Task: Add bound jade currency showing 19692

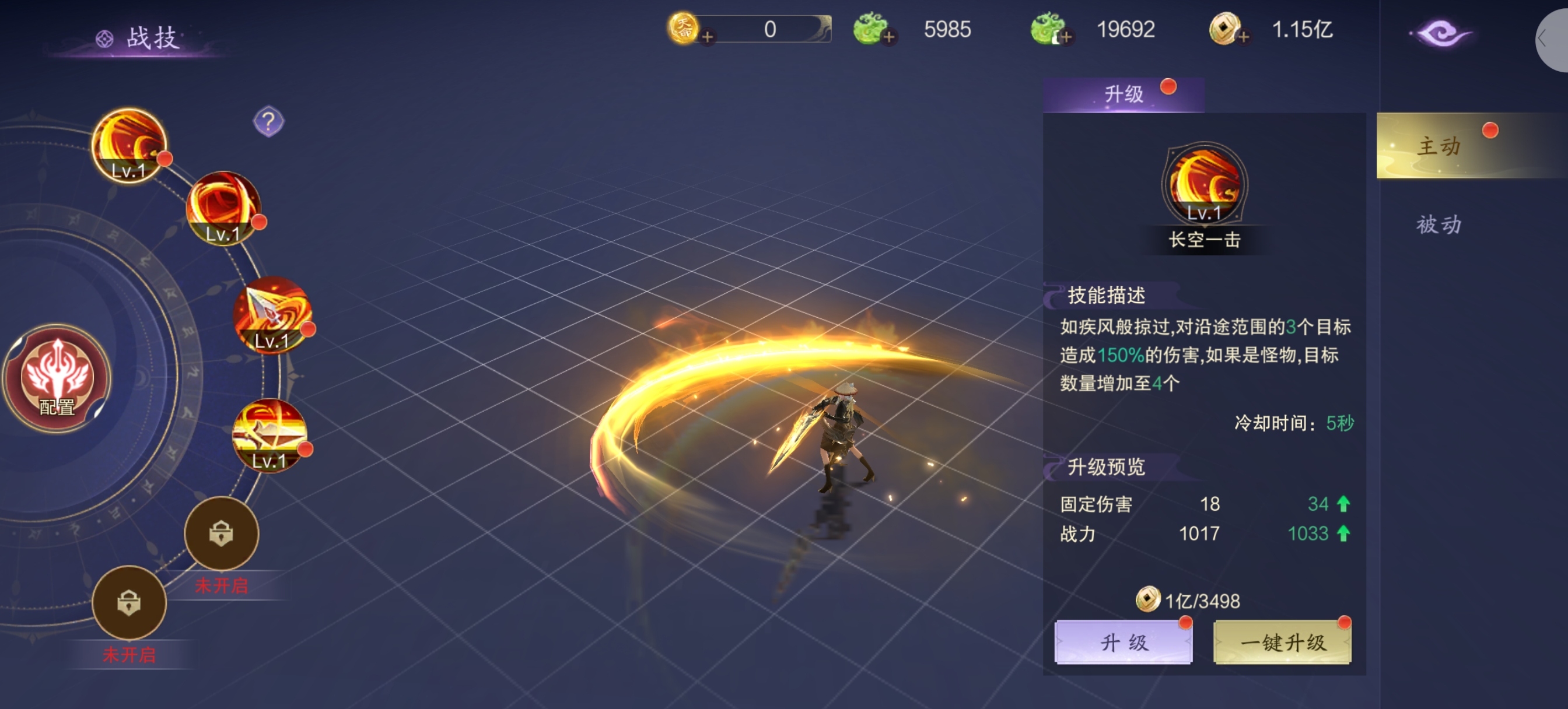Action: click(1066, 37)
